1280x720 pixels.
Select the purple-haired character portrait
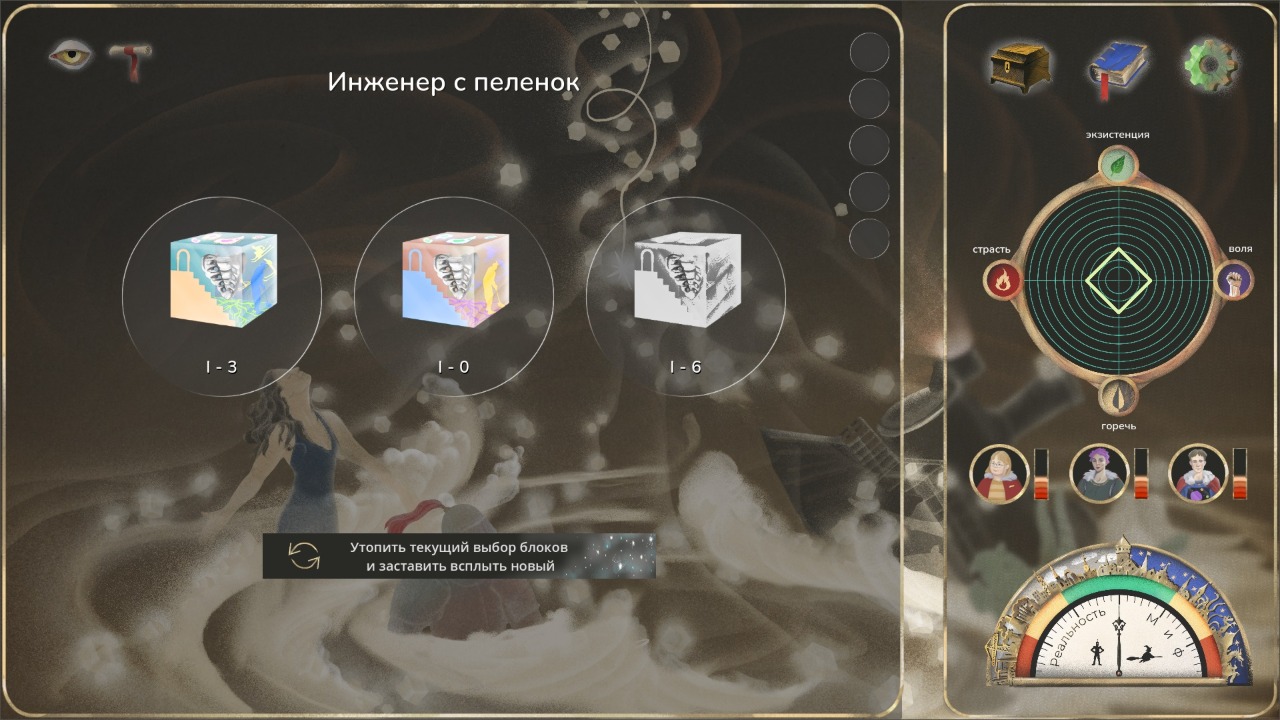click(x=1099, y=473)
